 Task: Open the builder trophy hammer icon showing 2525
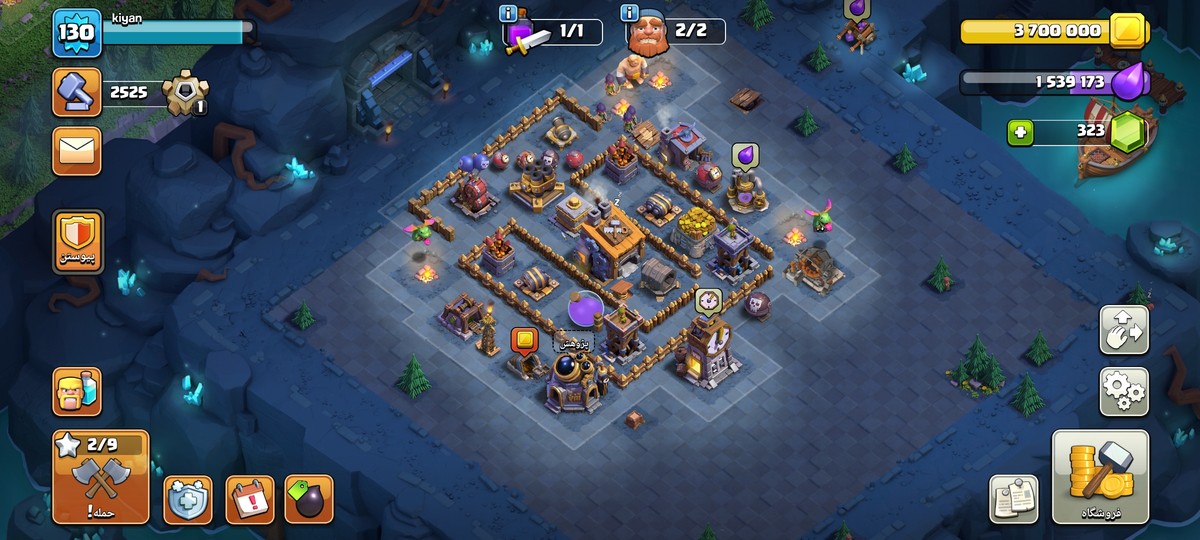(x=77, y=93)
